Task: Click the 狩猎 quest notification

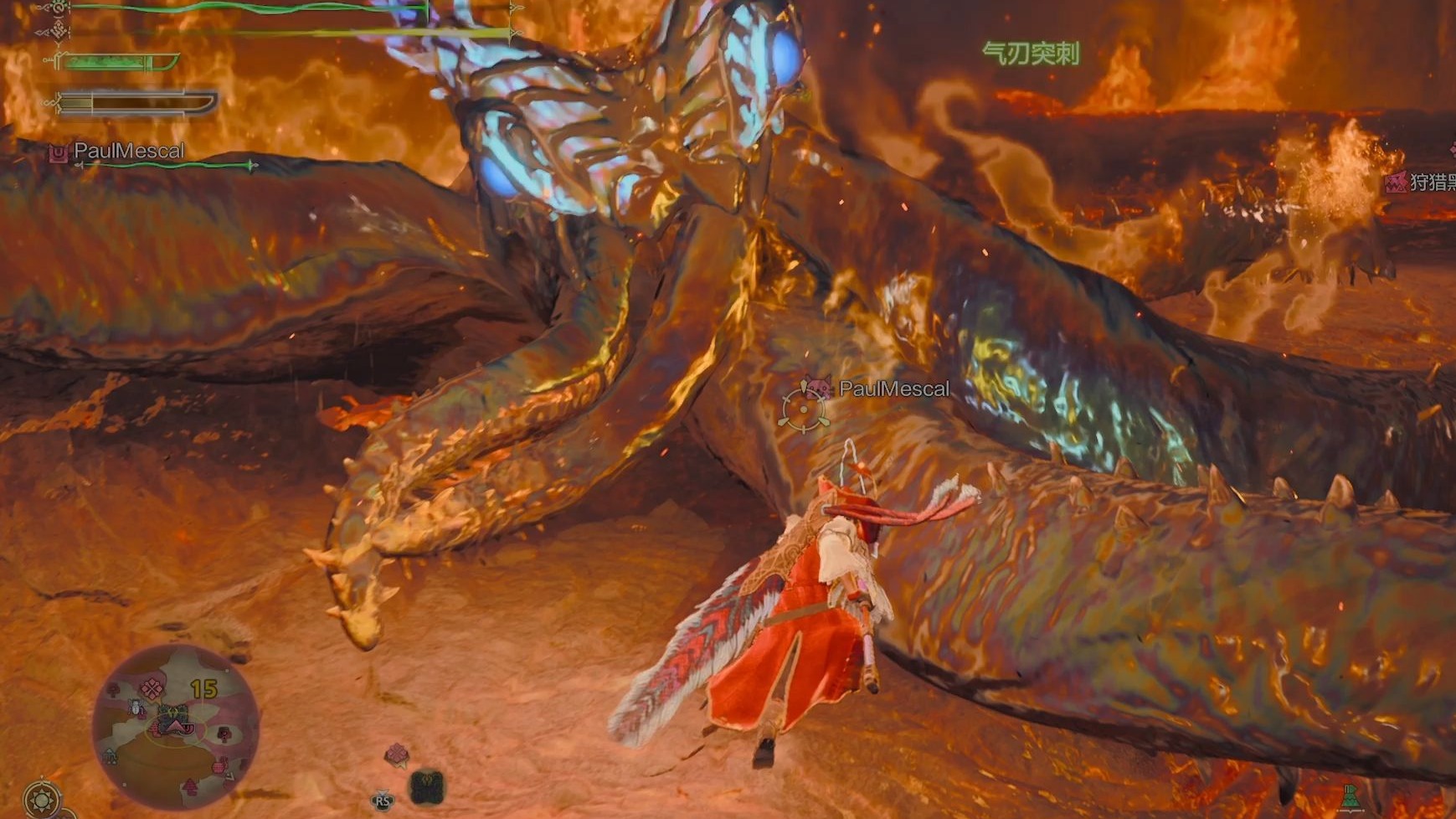Action: pos(1422,182)
